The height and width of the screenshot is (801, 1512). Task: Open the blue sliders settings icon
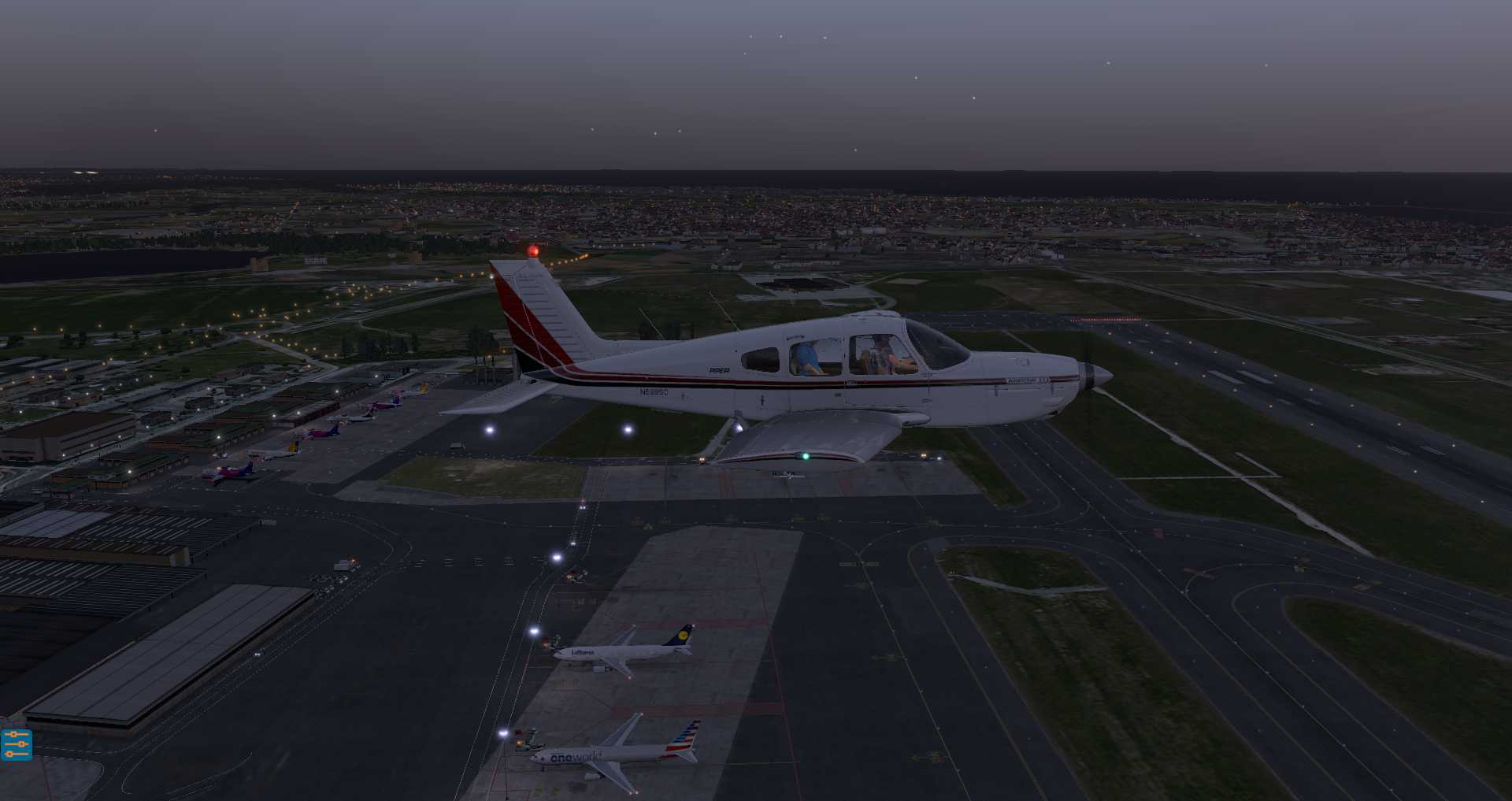point(17,744)
